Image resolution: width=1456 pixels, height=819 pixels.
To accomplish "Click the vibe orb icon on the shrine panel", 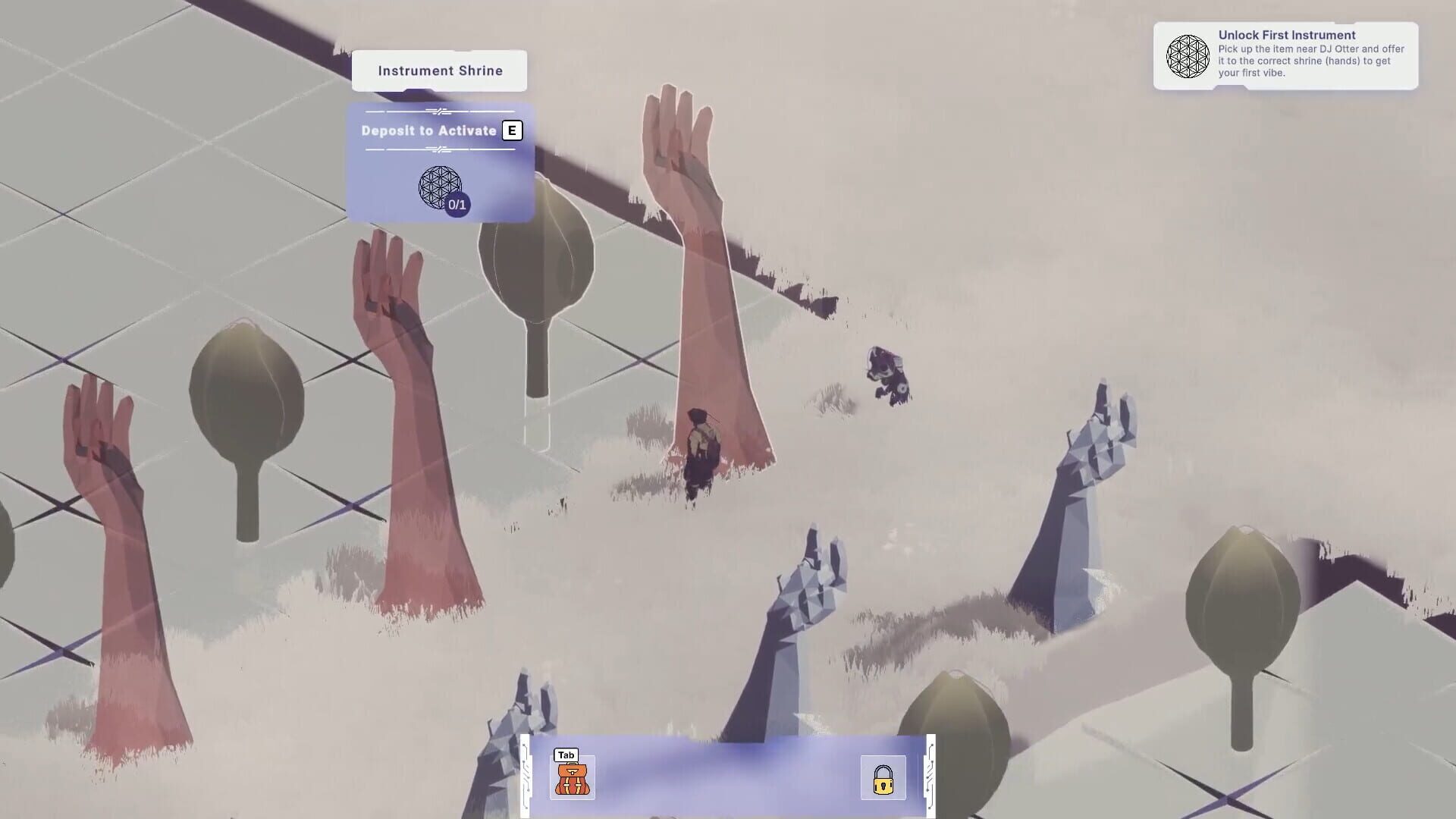I will pos(441,187).
